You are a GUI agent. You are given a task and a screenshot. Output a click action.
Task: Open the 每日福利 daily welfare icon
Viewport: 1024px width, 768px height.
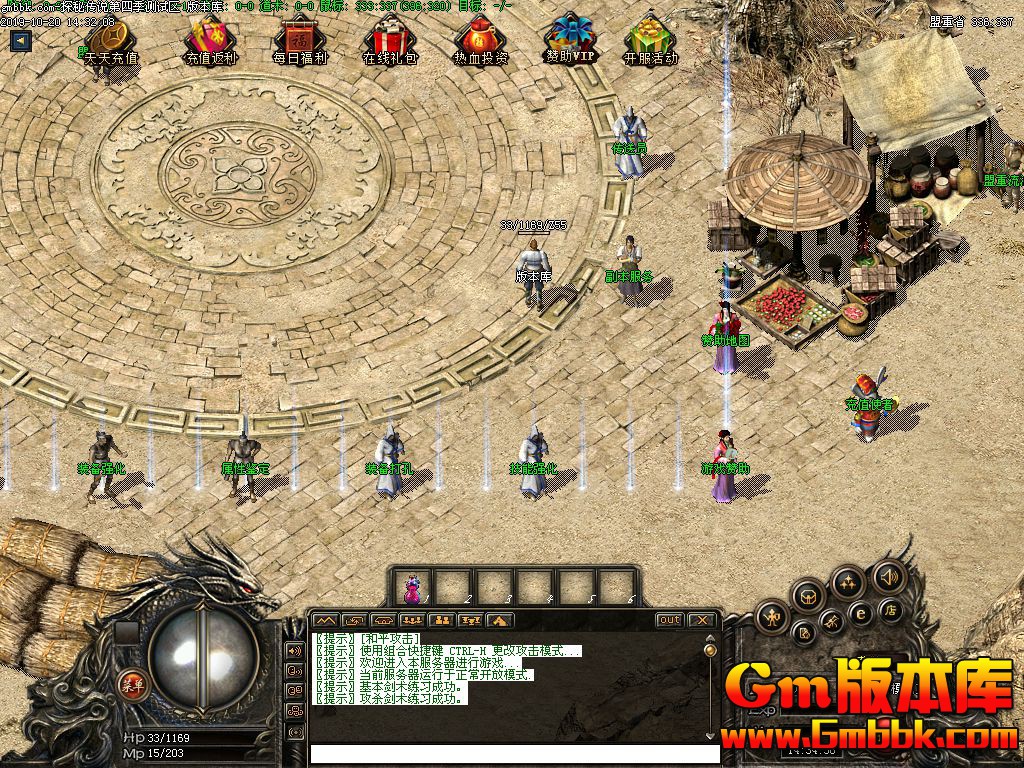tap(299, 43)
